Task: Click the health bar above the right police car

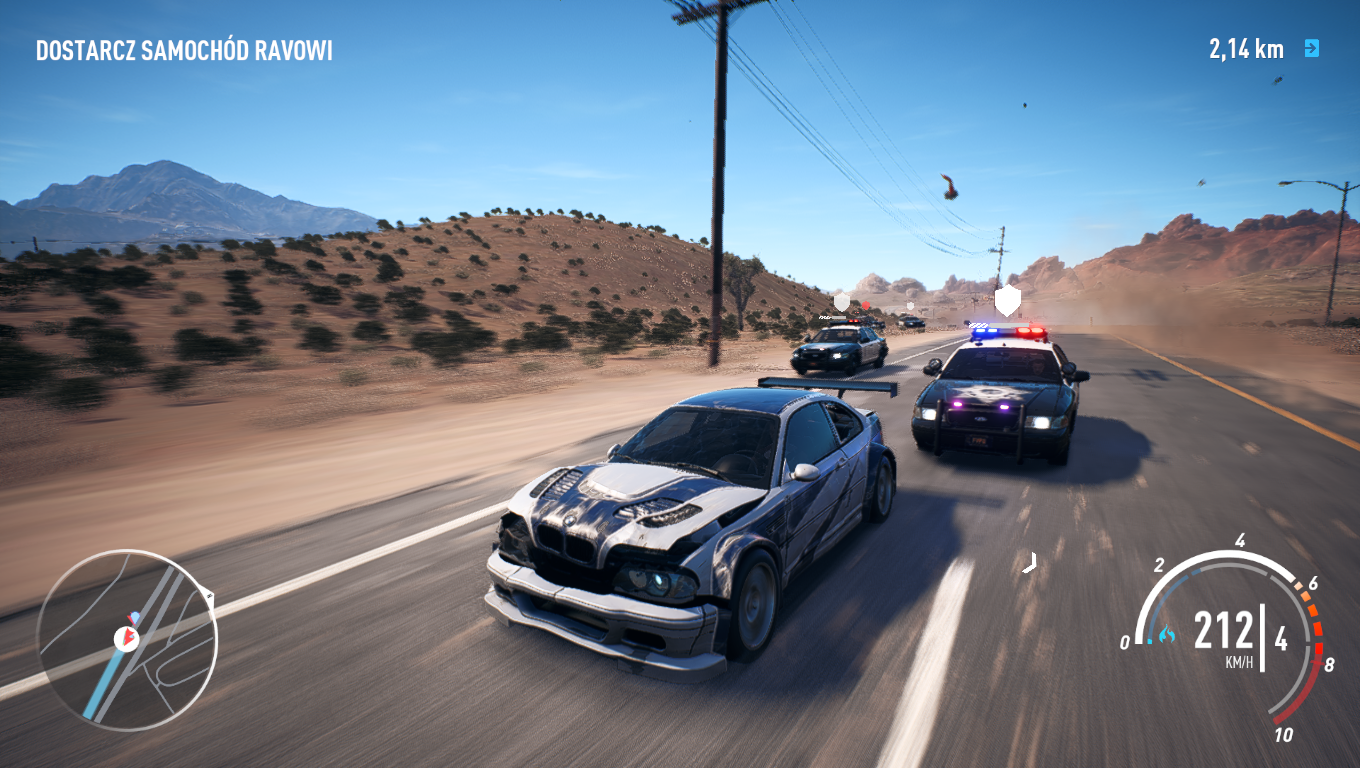Action: (x=1008, y=324)
